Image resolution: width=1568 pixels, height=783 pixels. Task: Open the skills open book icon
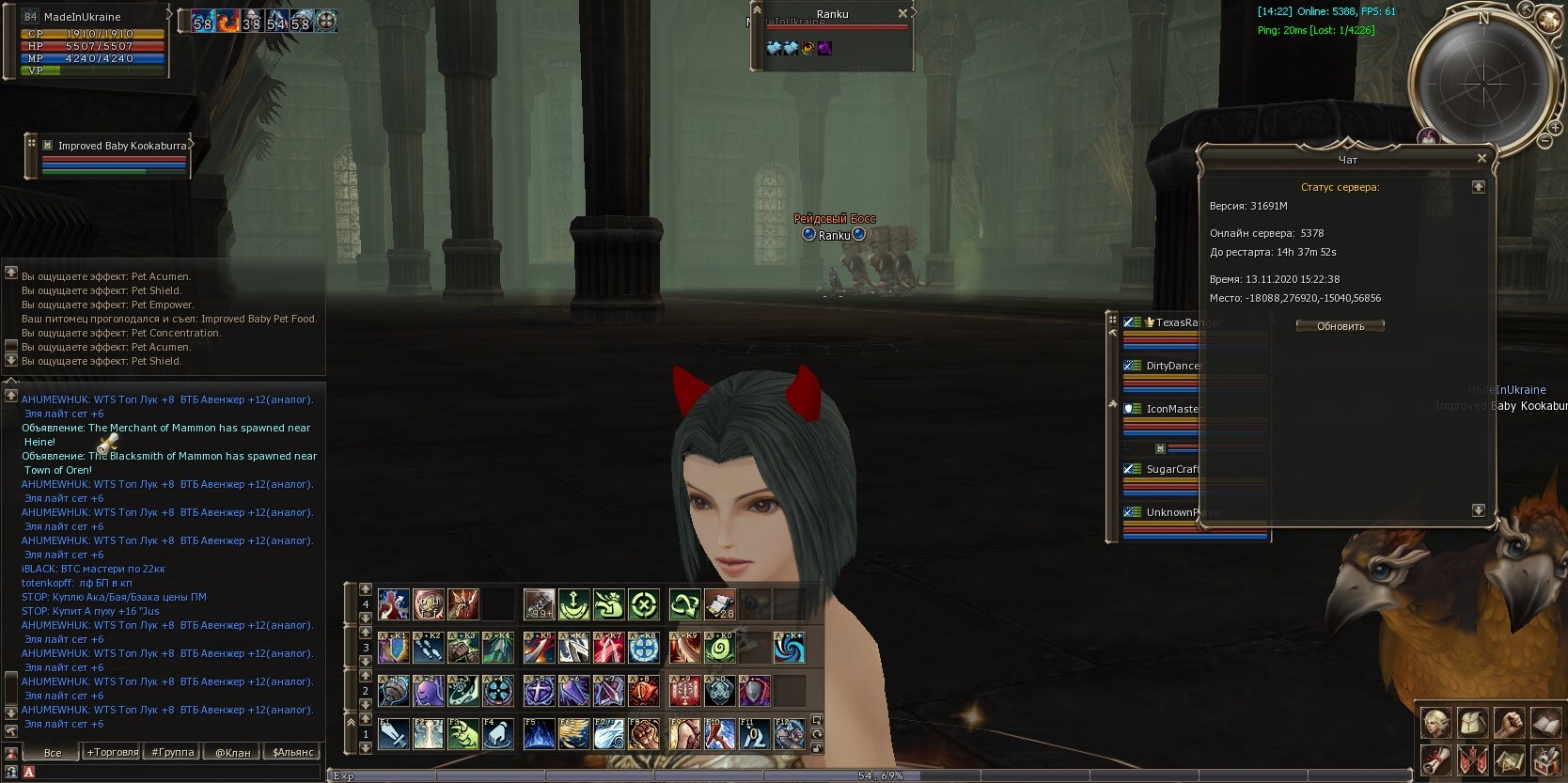(x=1545, y=723)
